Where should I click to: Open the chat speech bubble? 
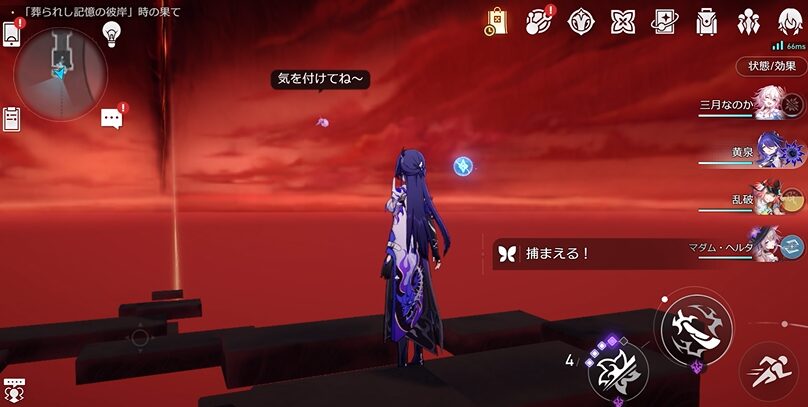tap(111, 119)
